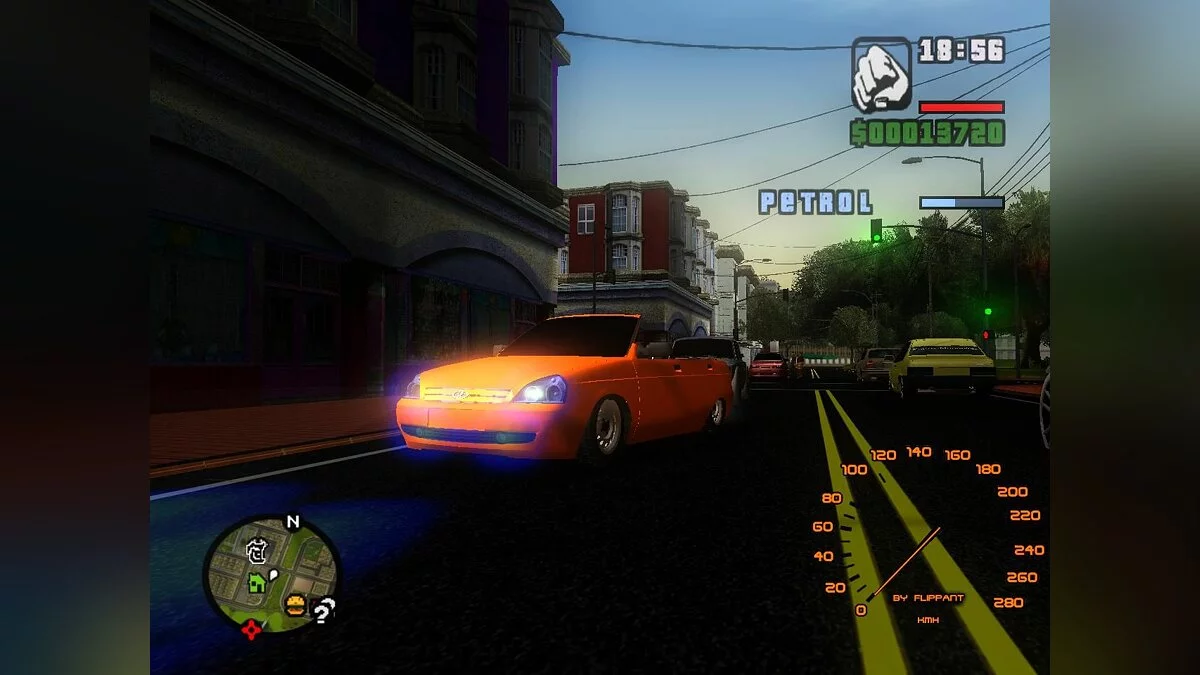The height and width of the screenshot is (675, 1200).
Task: Select the burger restaurant marker on radar
Action: 295,604
